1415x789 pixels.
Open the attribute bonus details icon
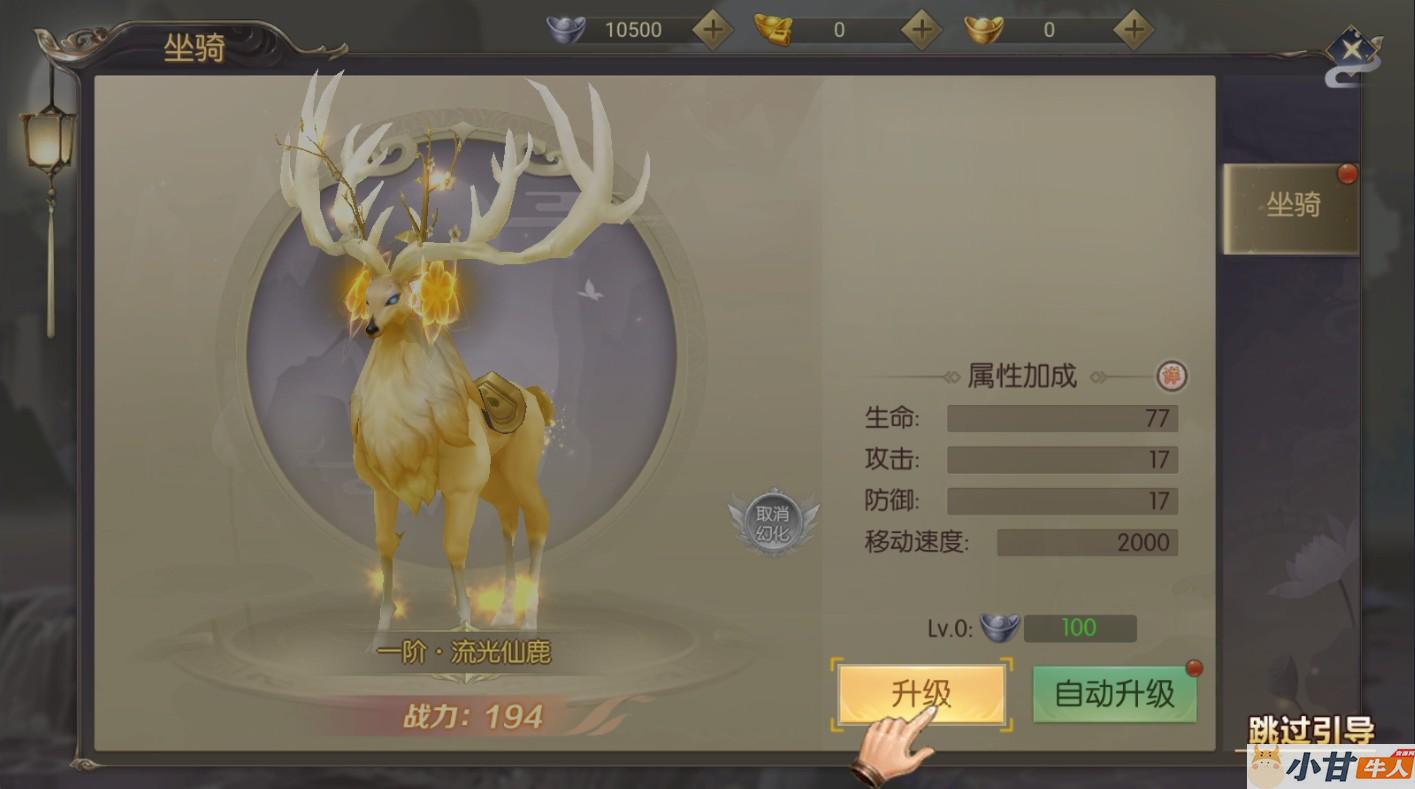click(1171, 376)
